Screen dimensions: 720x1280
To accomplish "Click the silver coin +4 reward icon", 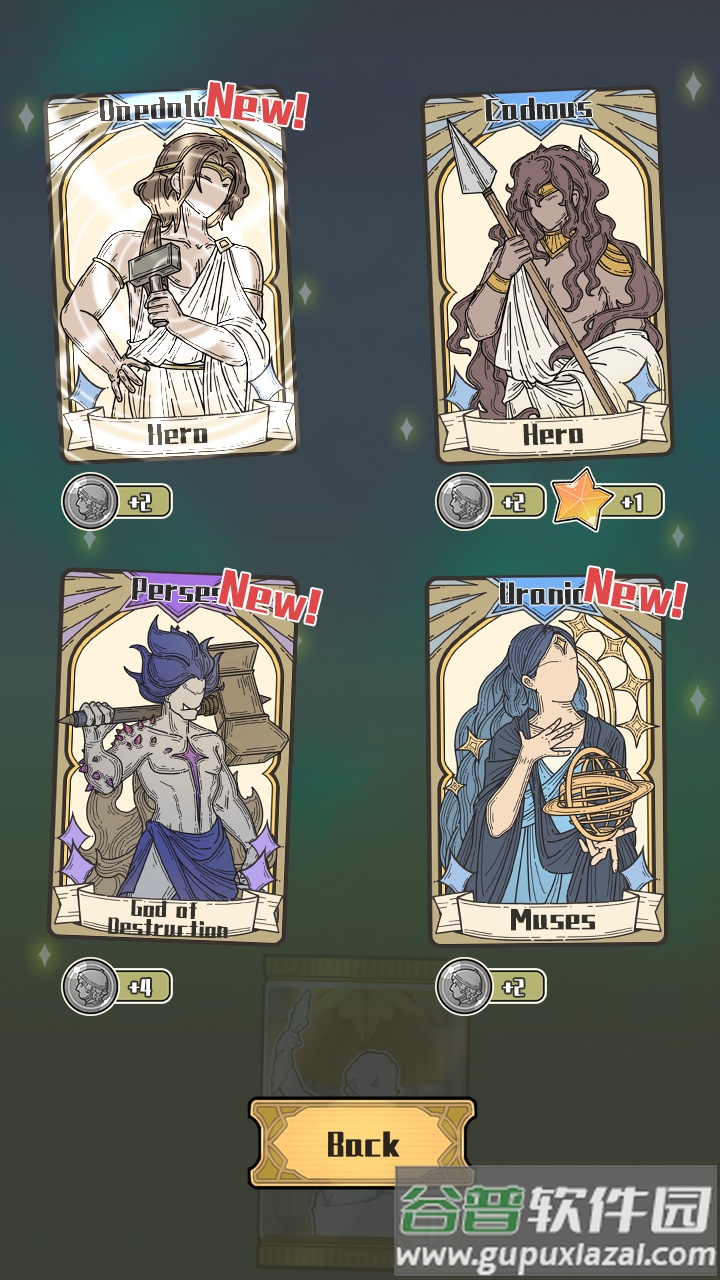I will coord(91,986).
